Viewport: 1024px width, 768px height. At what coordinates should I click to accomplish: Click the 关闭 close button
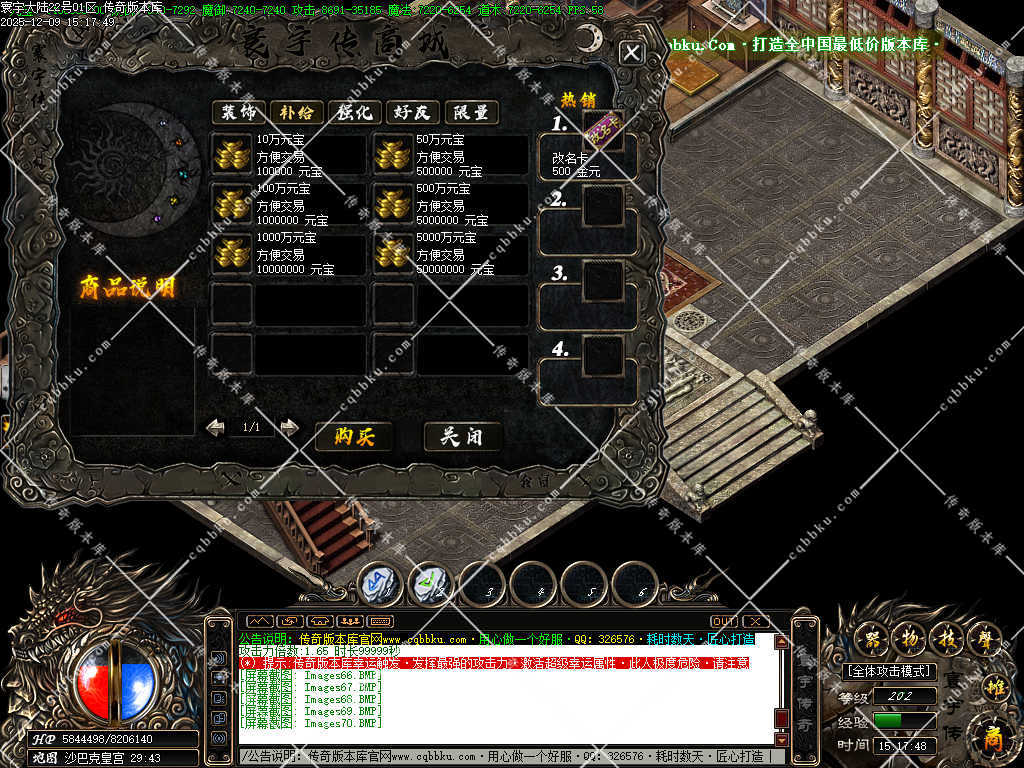(463, 436)
